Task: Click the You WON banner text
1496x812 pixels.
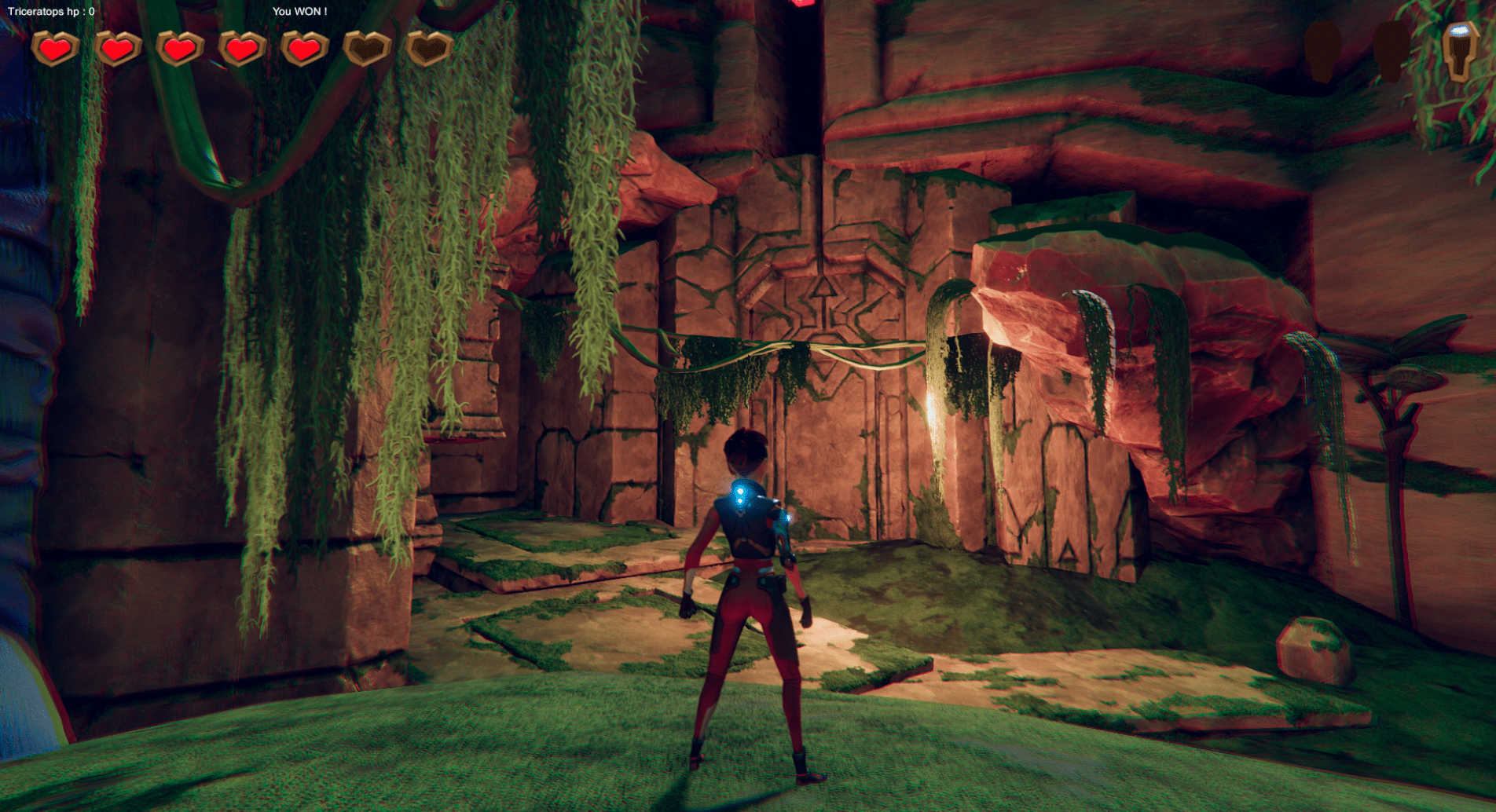Action: click(x=299, y=12)
